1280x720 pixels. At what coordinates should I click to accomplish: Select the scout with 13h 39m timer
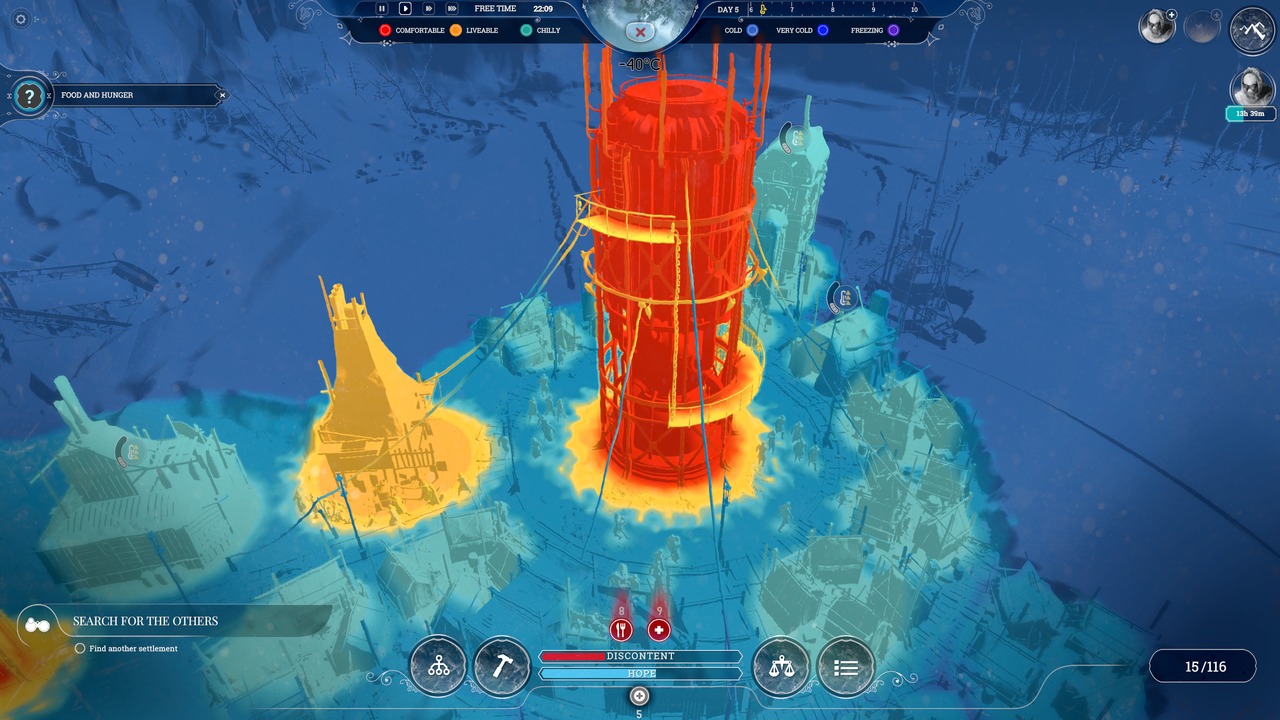(x=1252, y=88)
